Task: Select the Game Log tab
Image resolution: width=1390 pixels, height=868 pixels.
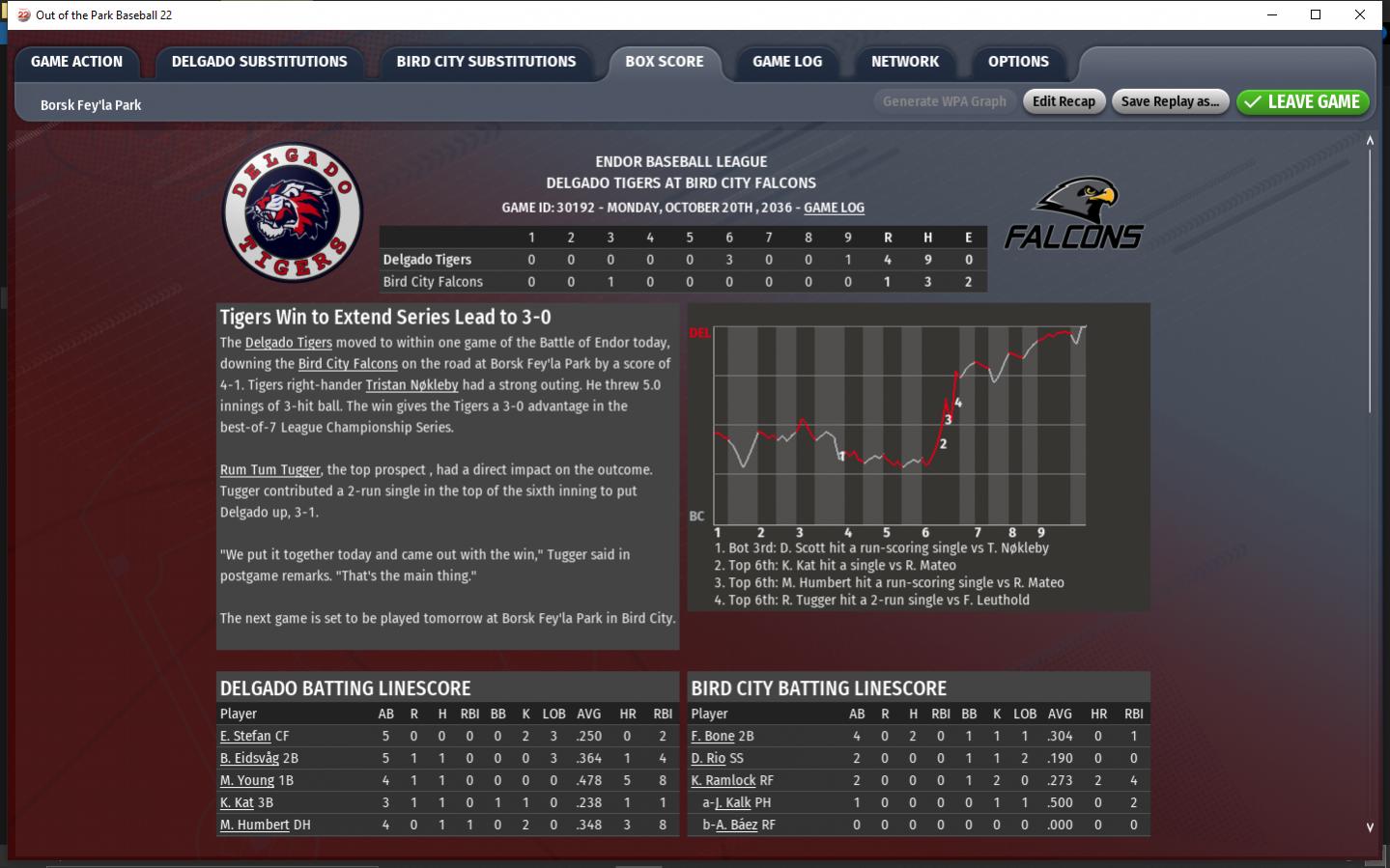Action: 787,62
